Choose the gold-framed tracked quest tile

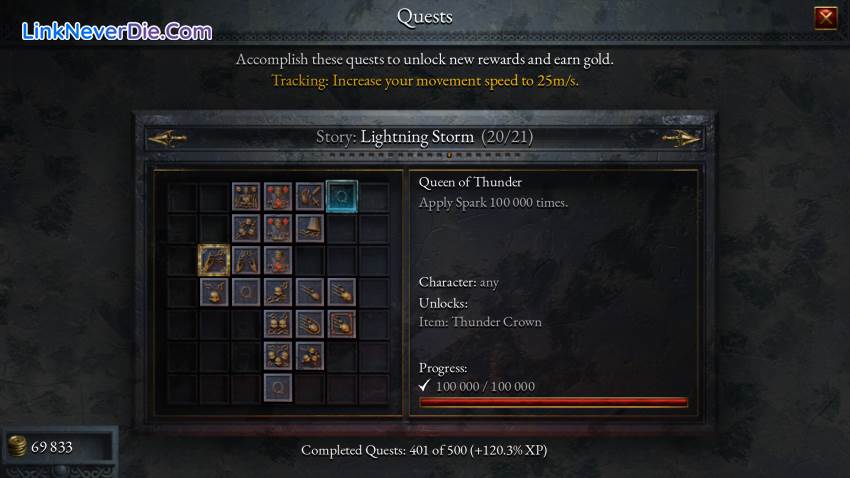point(214,260)
